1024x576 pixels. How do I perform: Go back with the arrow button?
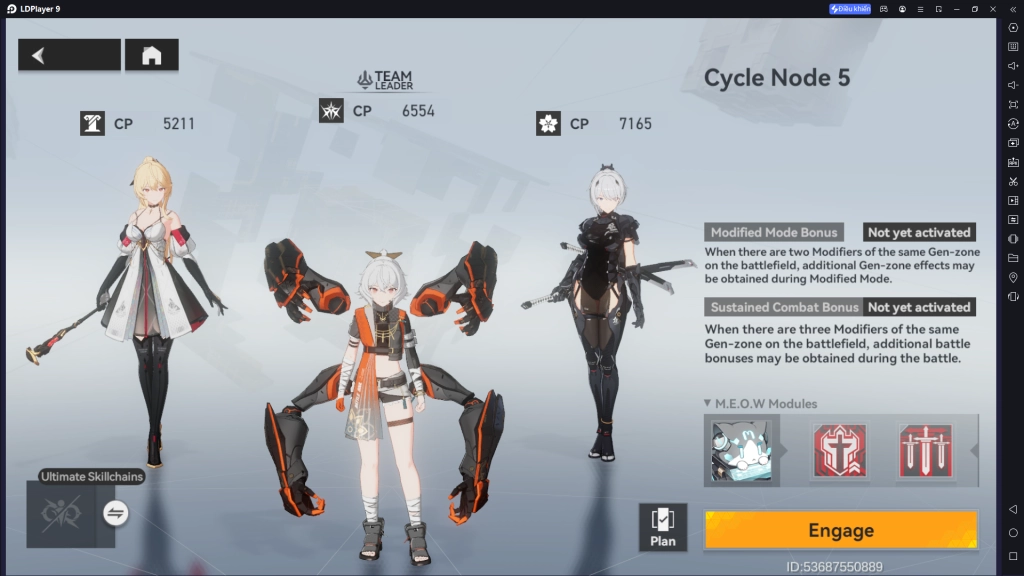(x=69, y=55)
